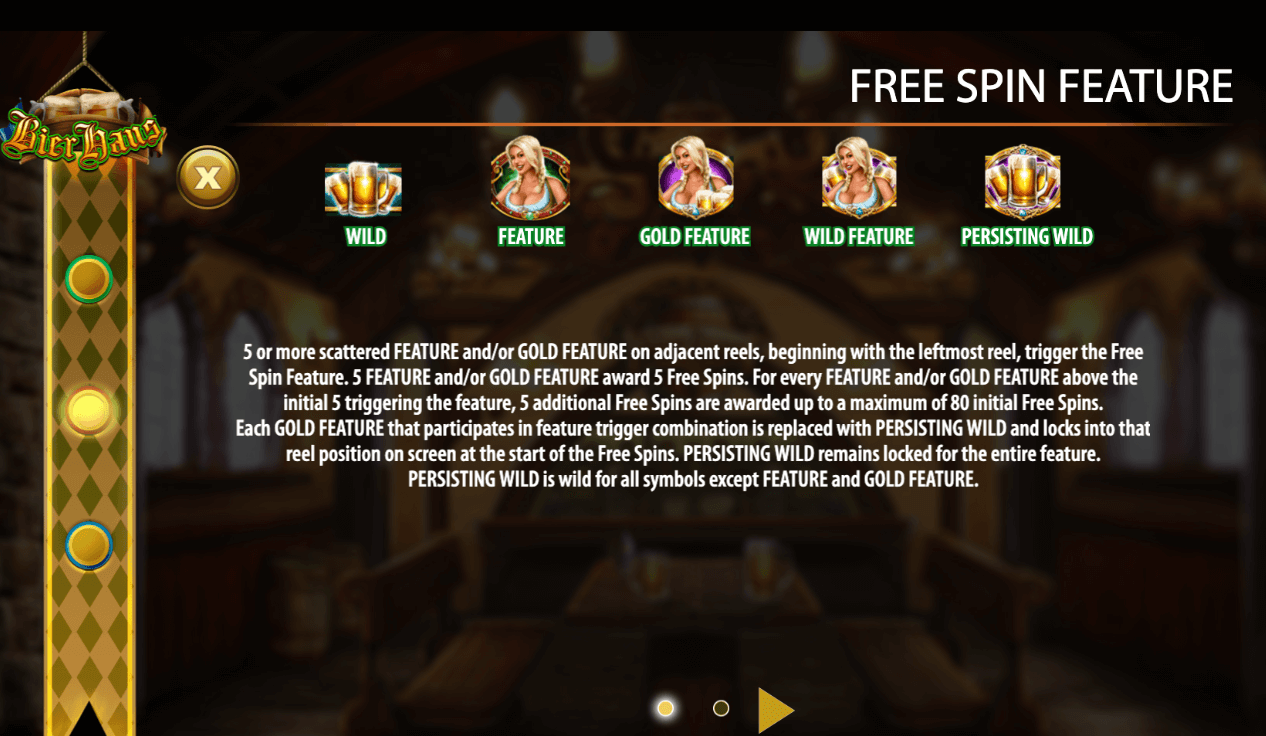Image resolution: width=1266 pixels, height=736 pixels.
Task: Go to the next page with the gold arrow
Action: click(x=775, y=710)
